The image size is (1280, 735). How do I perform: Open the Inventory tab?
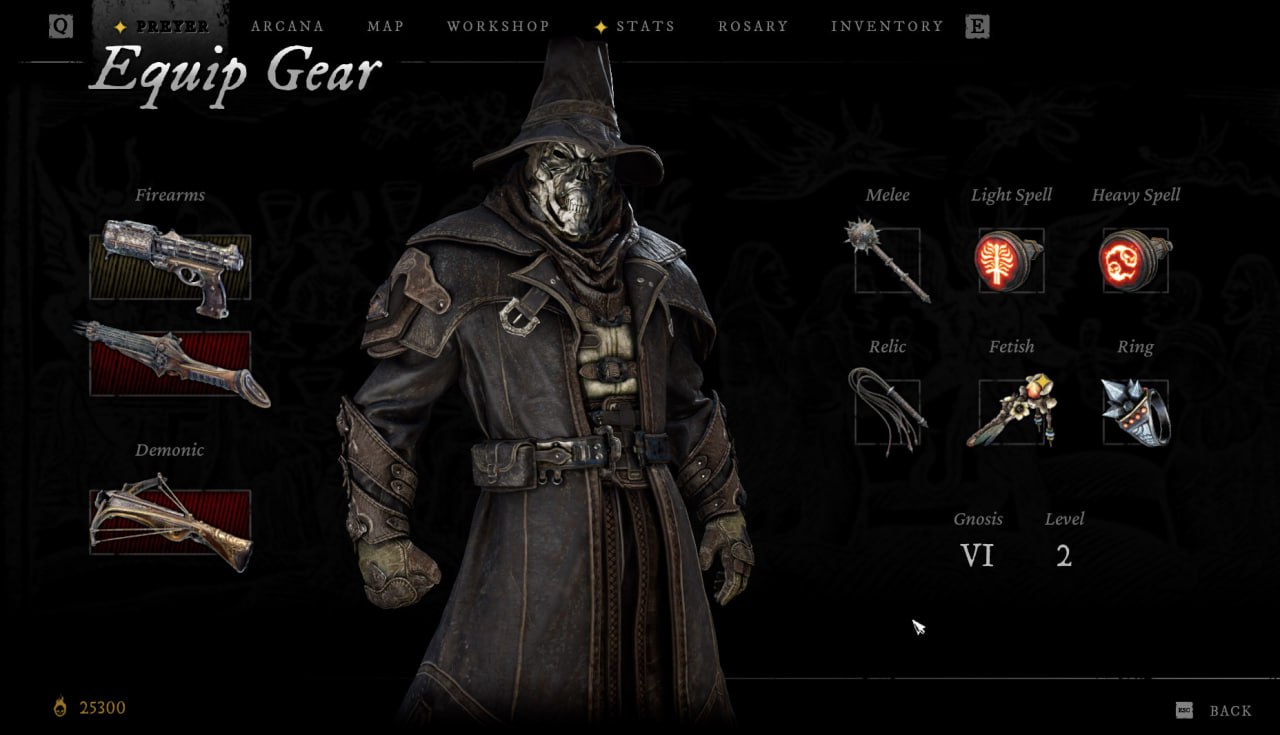tap(887, 27)
